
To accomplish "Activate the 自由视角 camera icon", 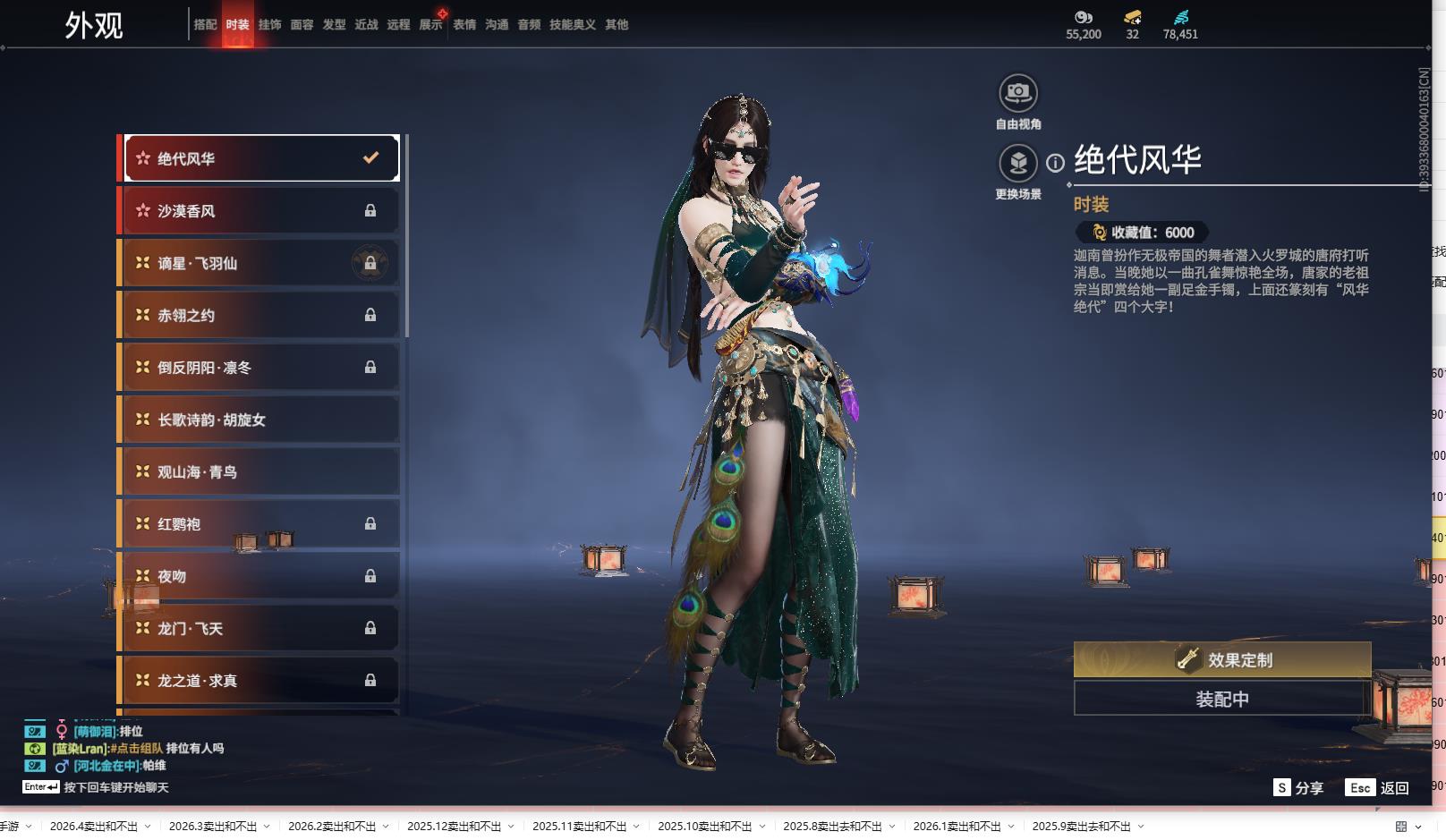I will (x=1017, y=93).
